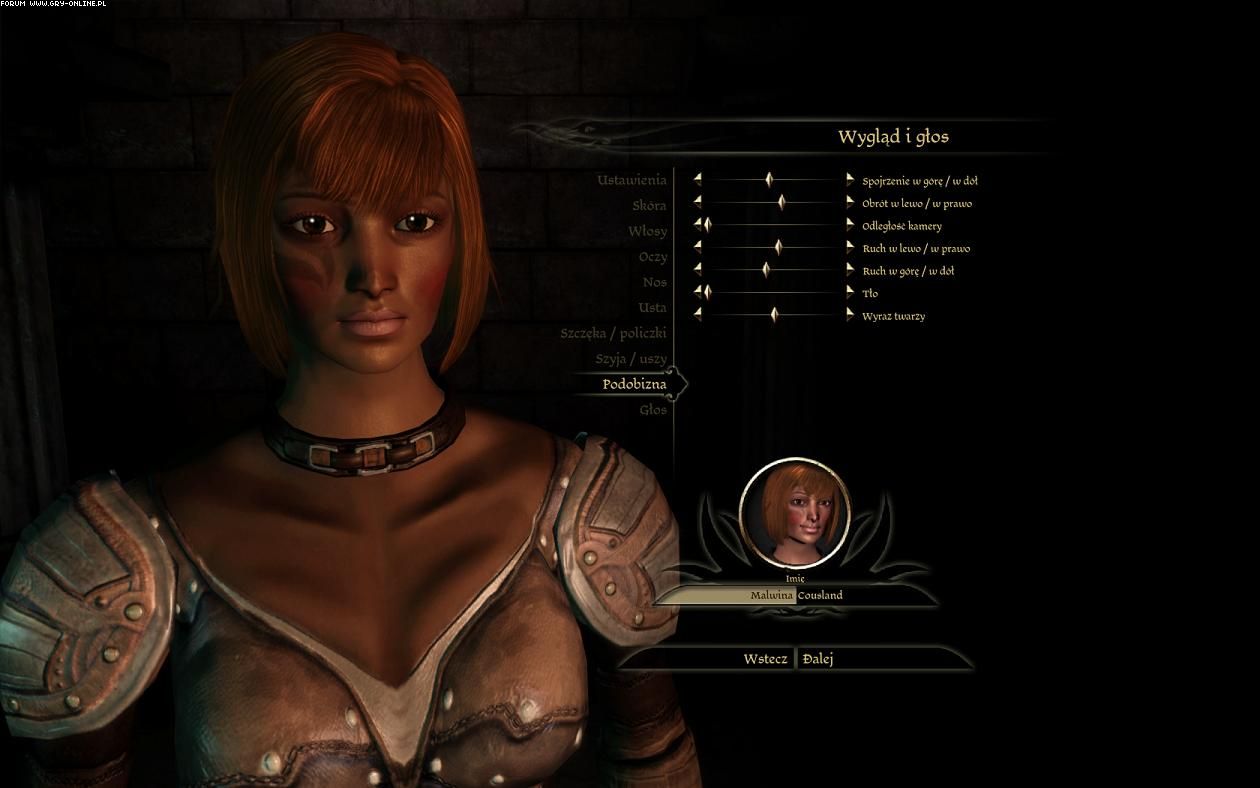
Task: Select the Szyja / uszy category
Action: 631,358
